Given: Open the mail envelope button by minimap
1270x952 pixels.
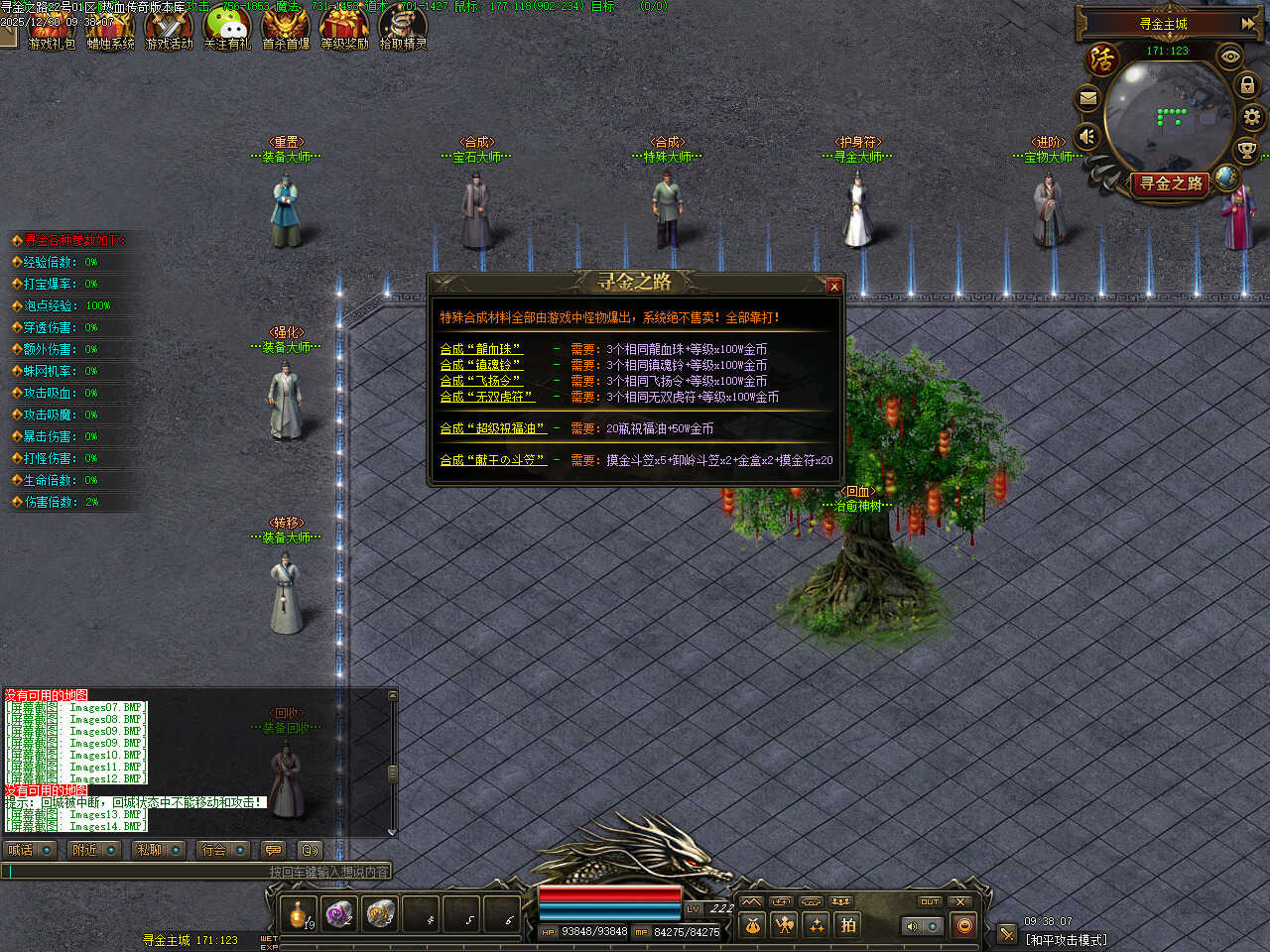Looking at the screenshot, I should pyautogui.click(x=1088, y=98).
